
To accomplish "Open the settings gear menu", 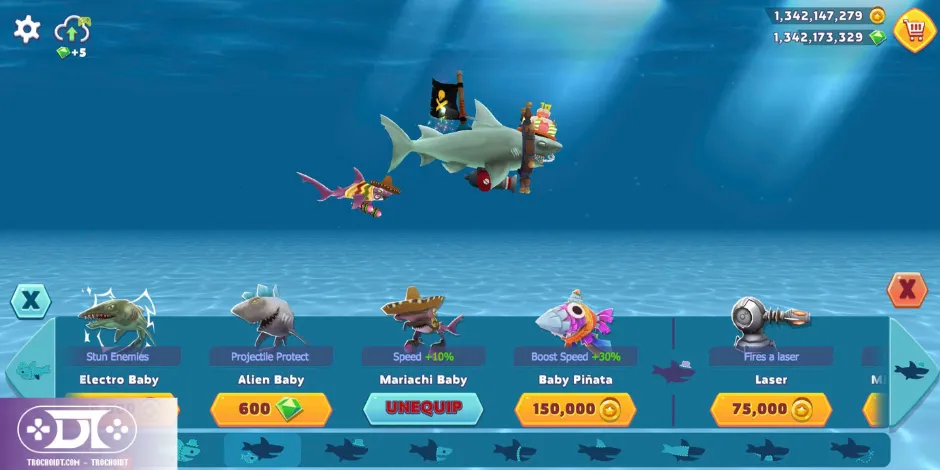I will [x=27, y=29].
